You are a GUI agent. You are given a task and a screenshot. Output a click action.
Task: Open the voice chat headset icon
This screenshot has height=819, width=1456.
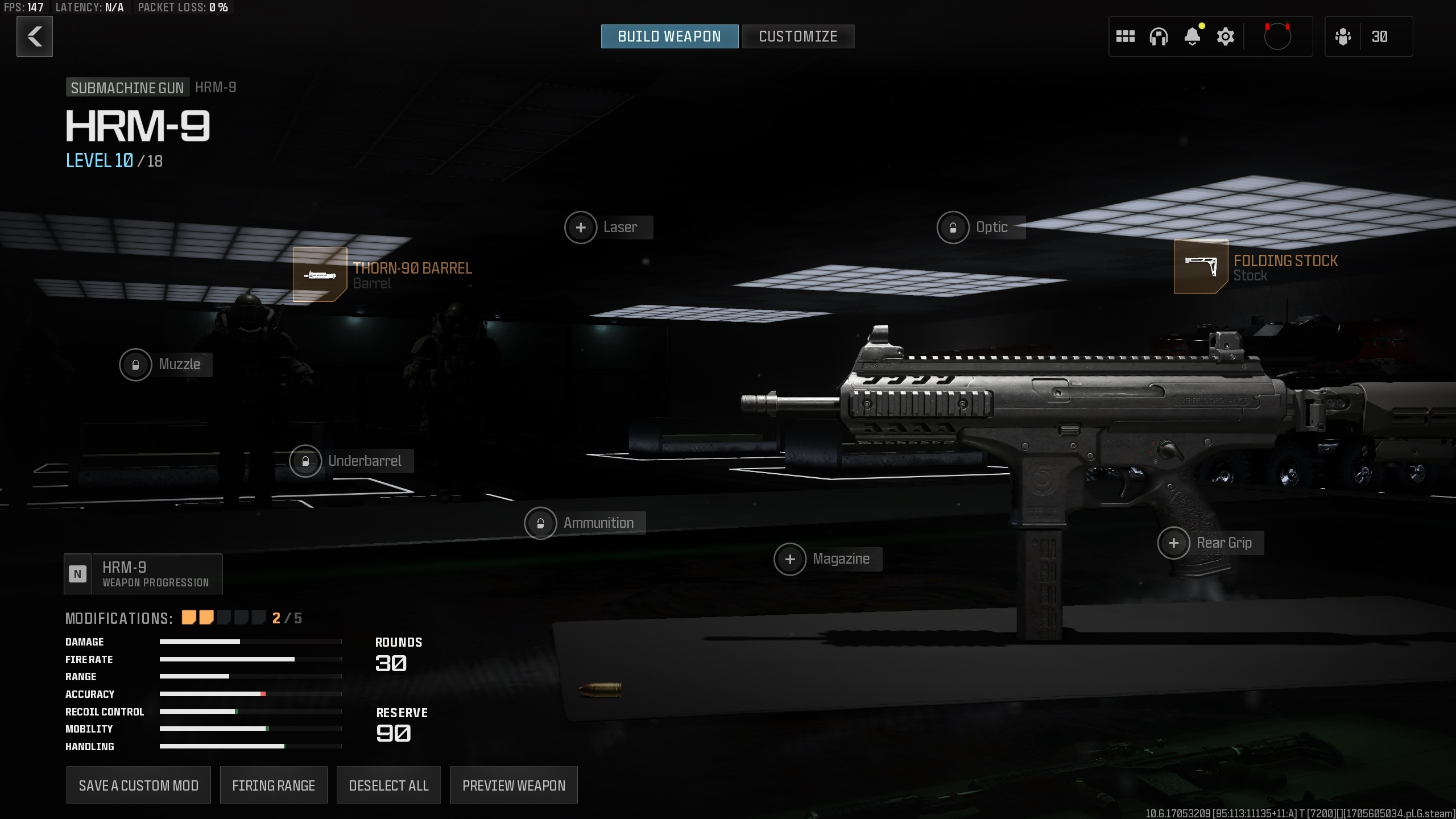click(1159, 36)
